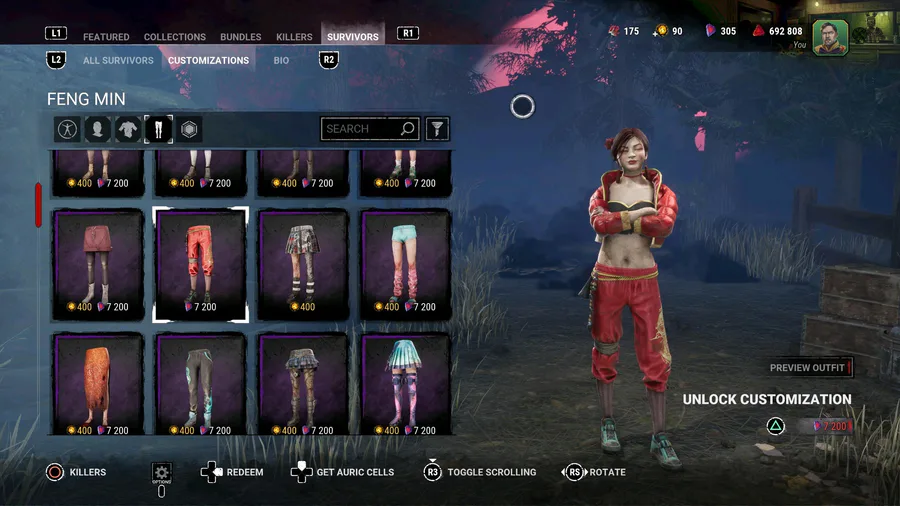Click the Search input field
Viewport: 900px width, 506px height.
point(360,129)
